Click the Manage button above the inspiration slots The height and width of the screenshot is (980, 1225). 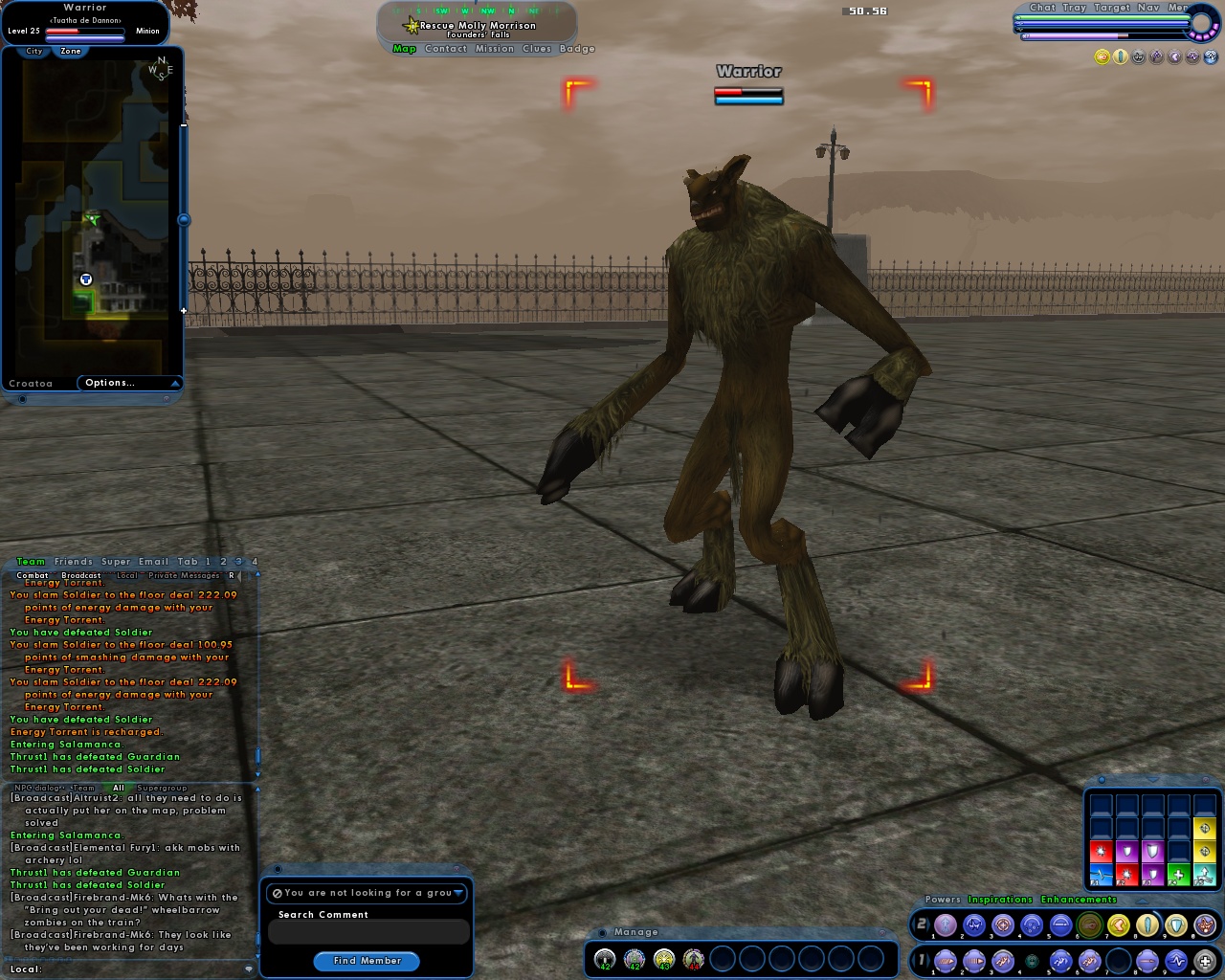click(x=635, y=931)
